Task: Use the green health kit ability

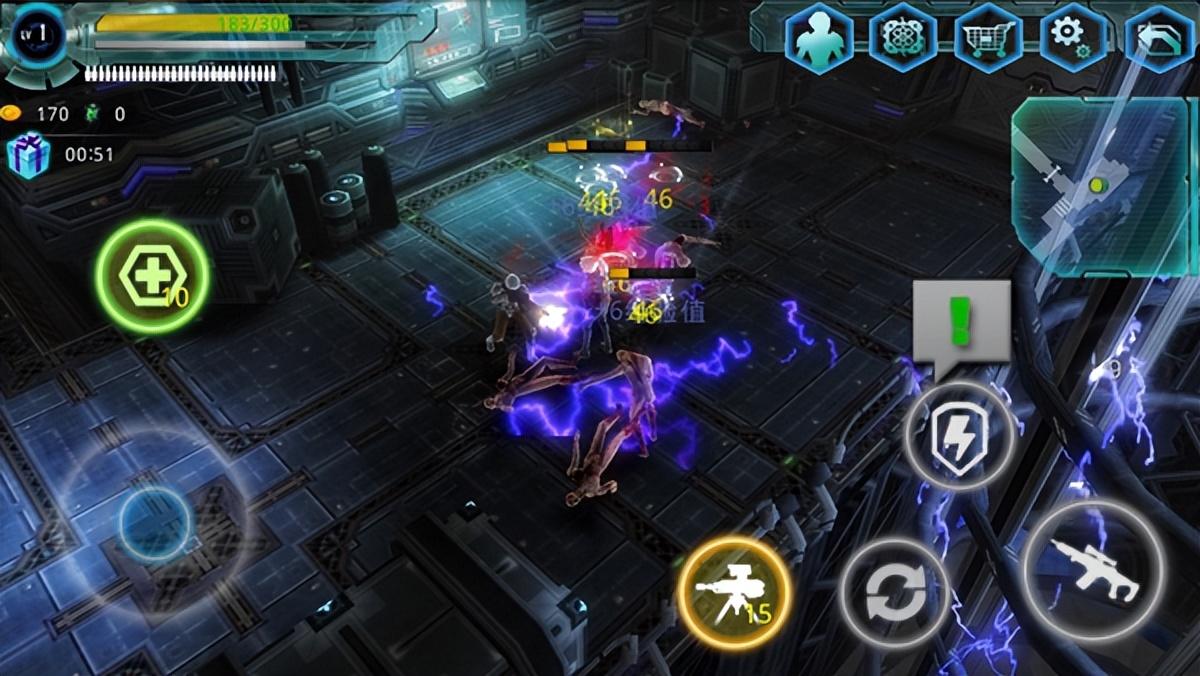Action: (x=153, y=276)
